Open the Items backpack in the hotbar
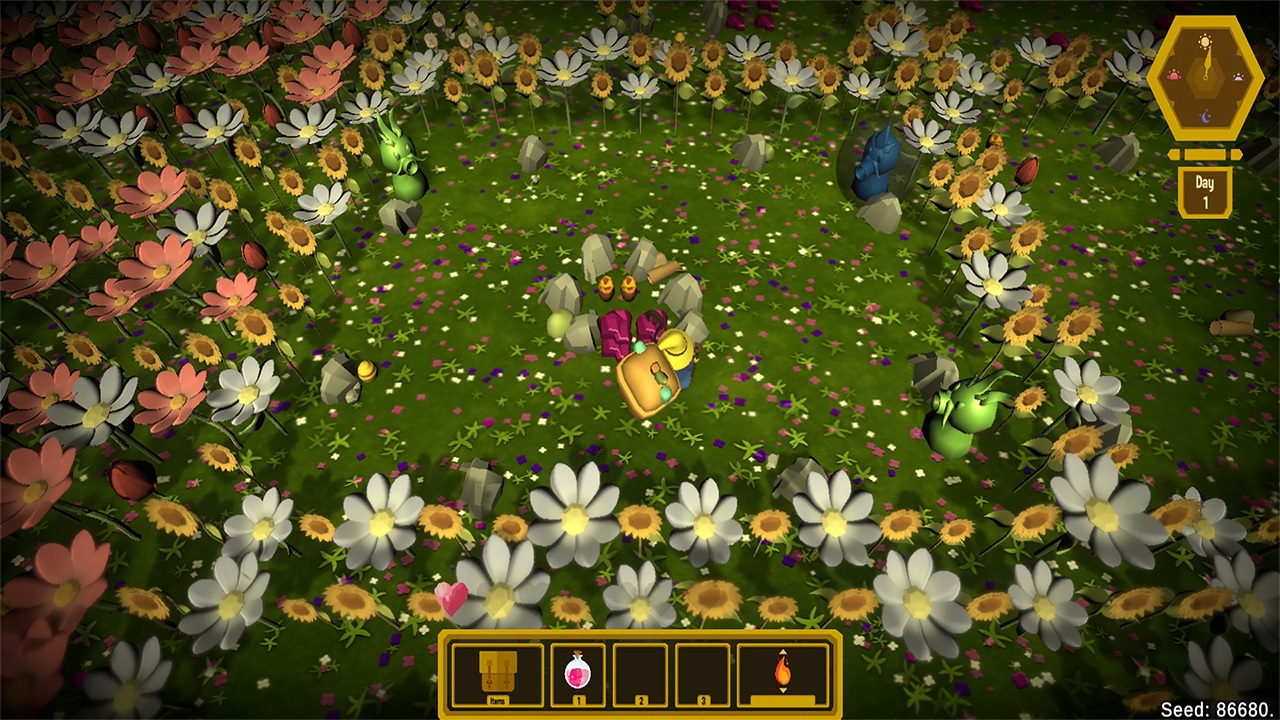Image resolution: width=1280 pixels, height=720 pixels. (499, 672)
